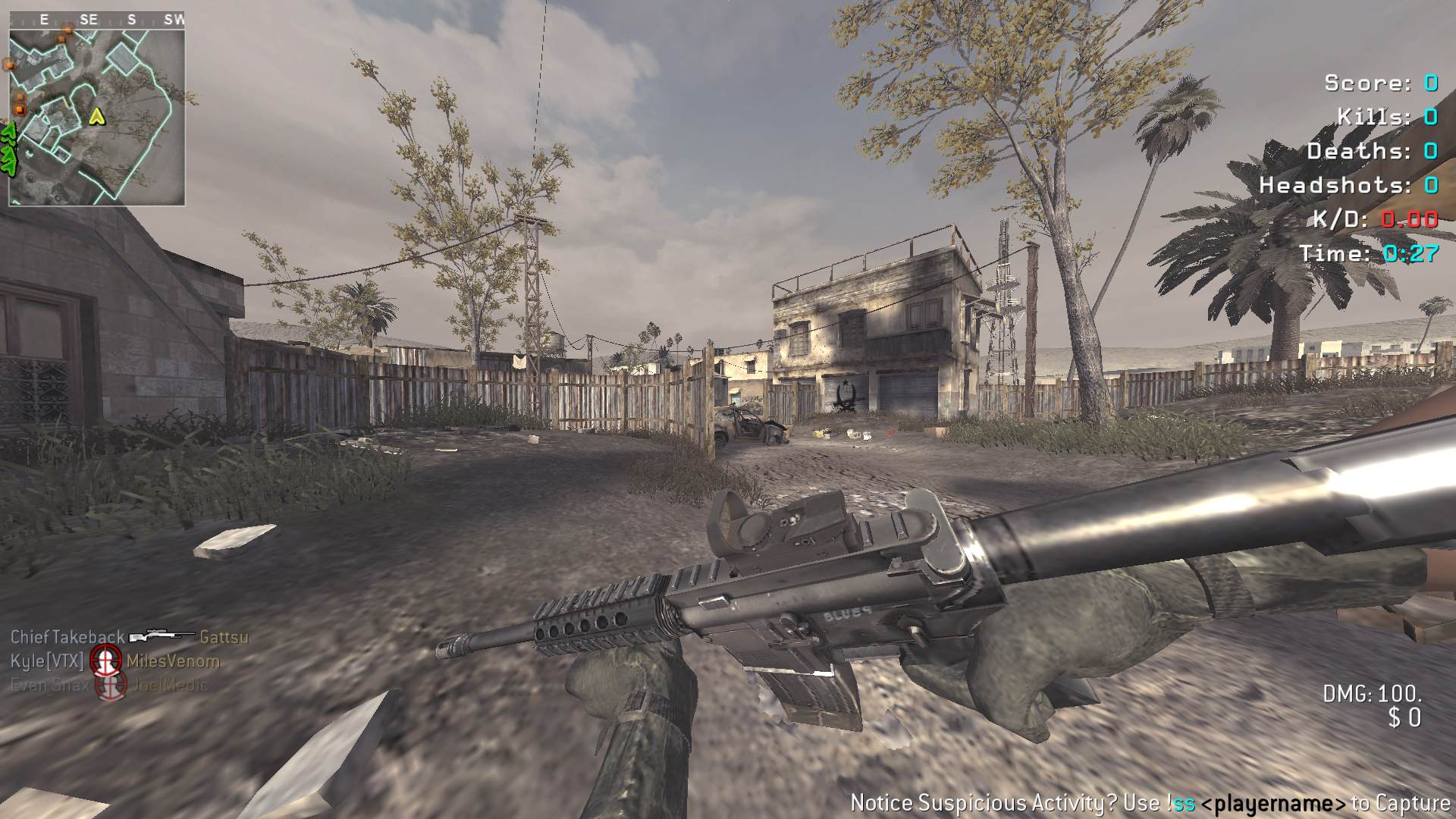Viewport: 1456px width, 819px height.
Task: Pick Kyle[VTX] in the killfeed
Action: [47, 661]
